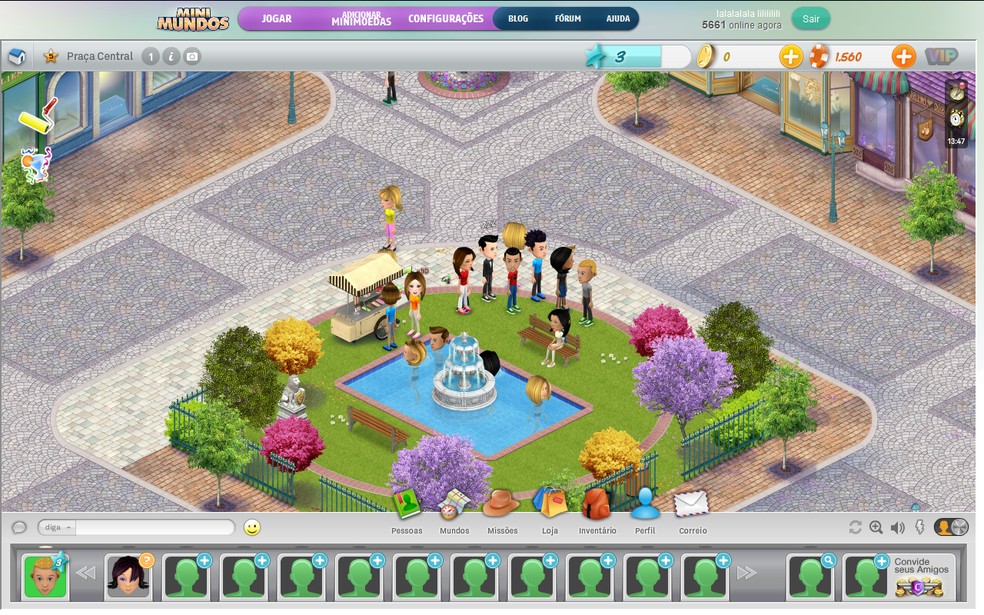
Task: Open the Mundos worlds map
Action: 454,507
